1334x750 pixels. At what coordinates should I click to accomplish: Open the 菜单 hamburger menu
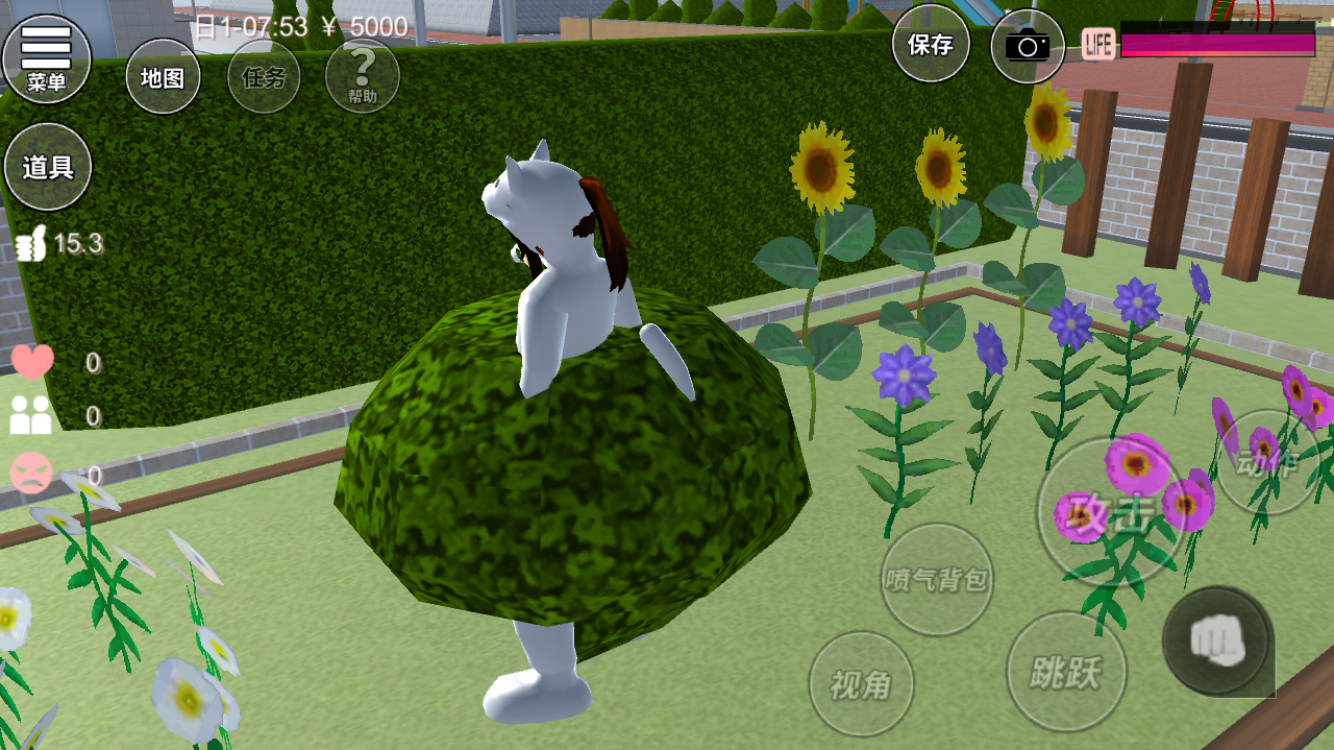[x=46, y=58]
